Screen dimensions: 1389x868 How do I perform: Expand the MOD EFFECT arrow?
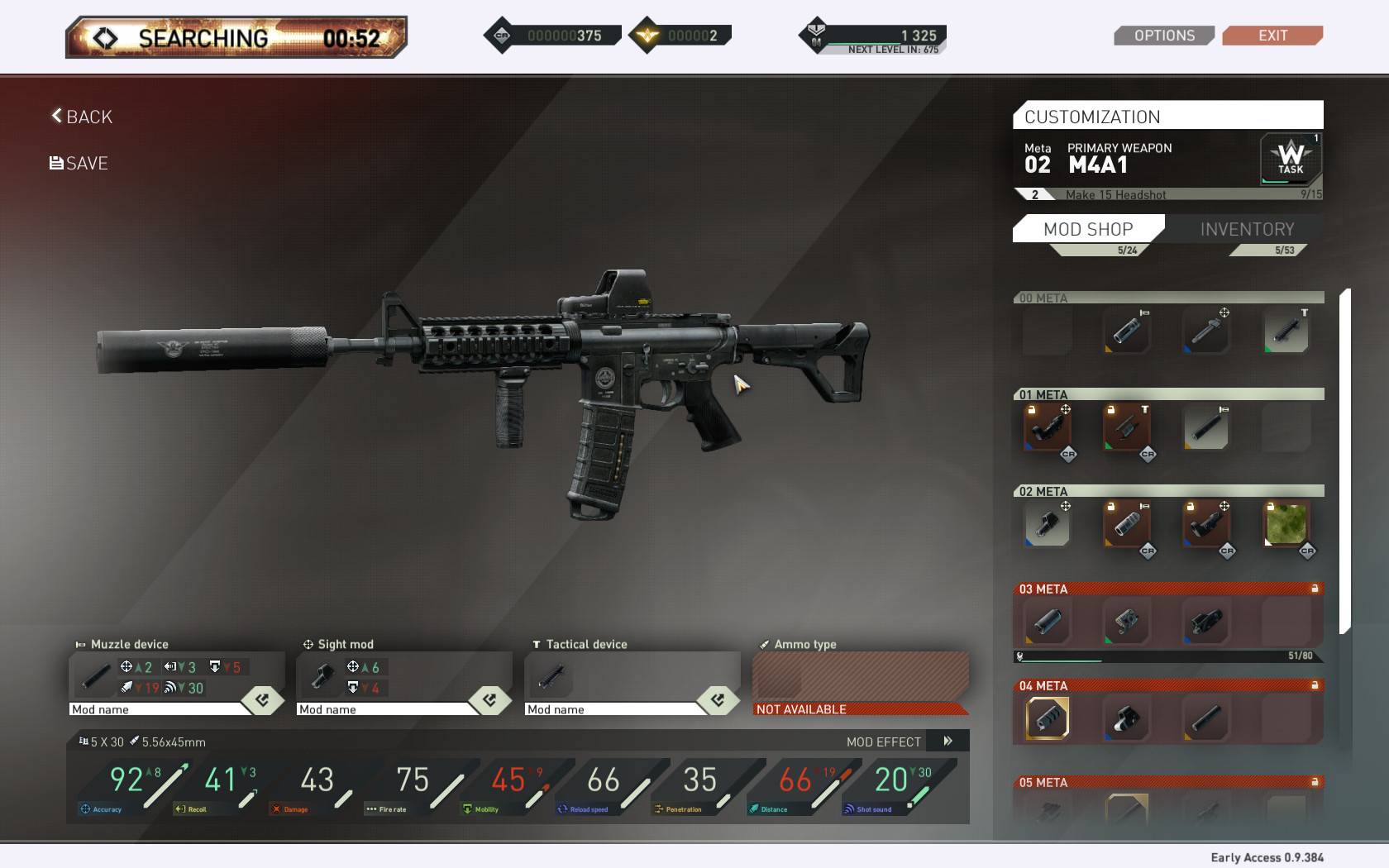coord(948,742)
